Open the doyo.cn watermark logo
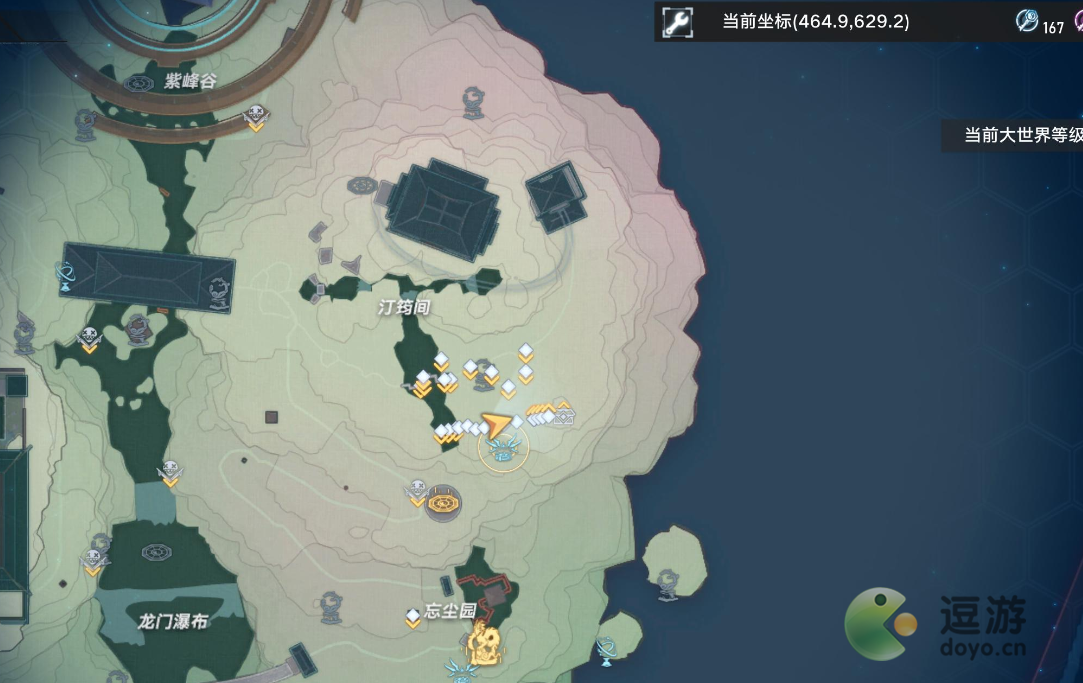Screen dimensions: 1083x683 [937, 625]
